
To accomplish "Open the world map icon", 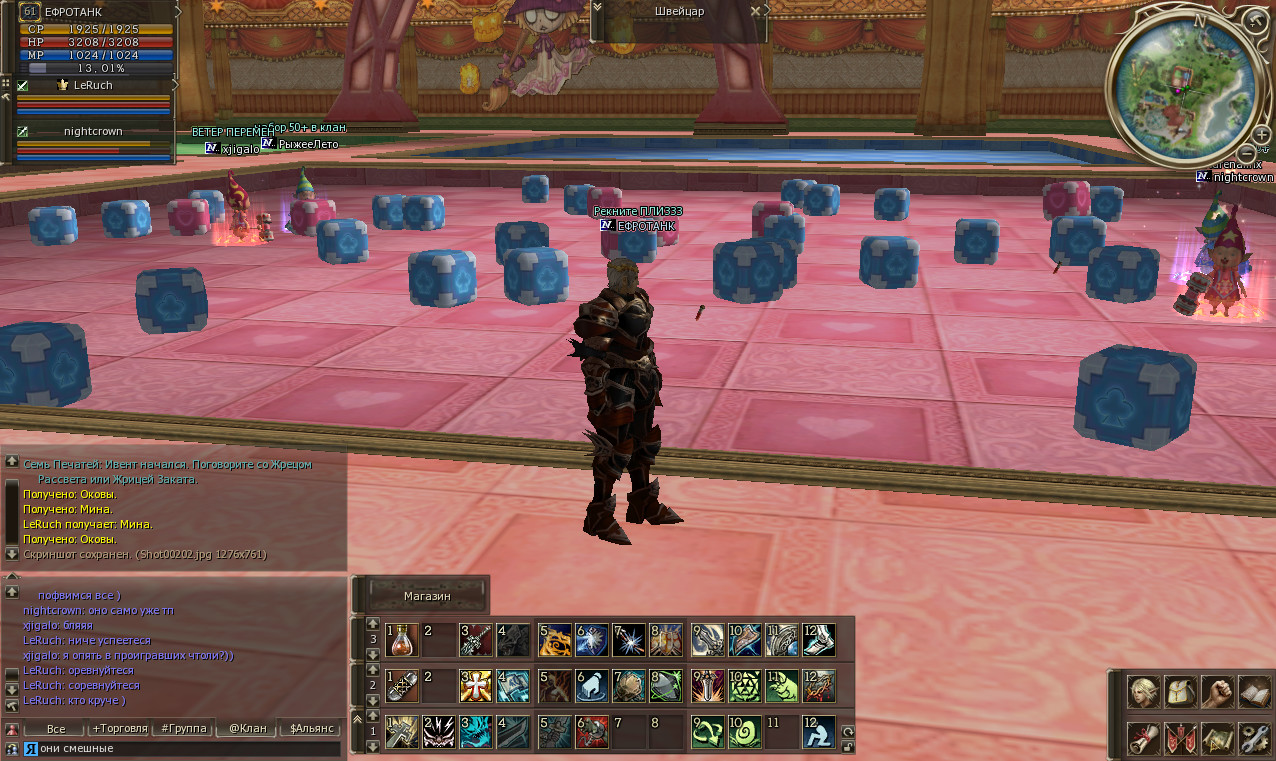I will tap(1217, 738).
